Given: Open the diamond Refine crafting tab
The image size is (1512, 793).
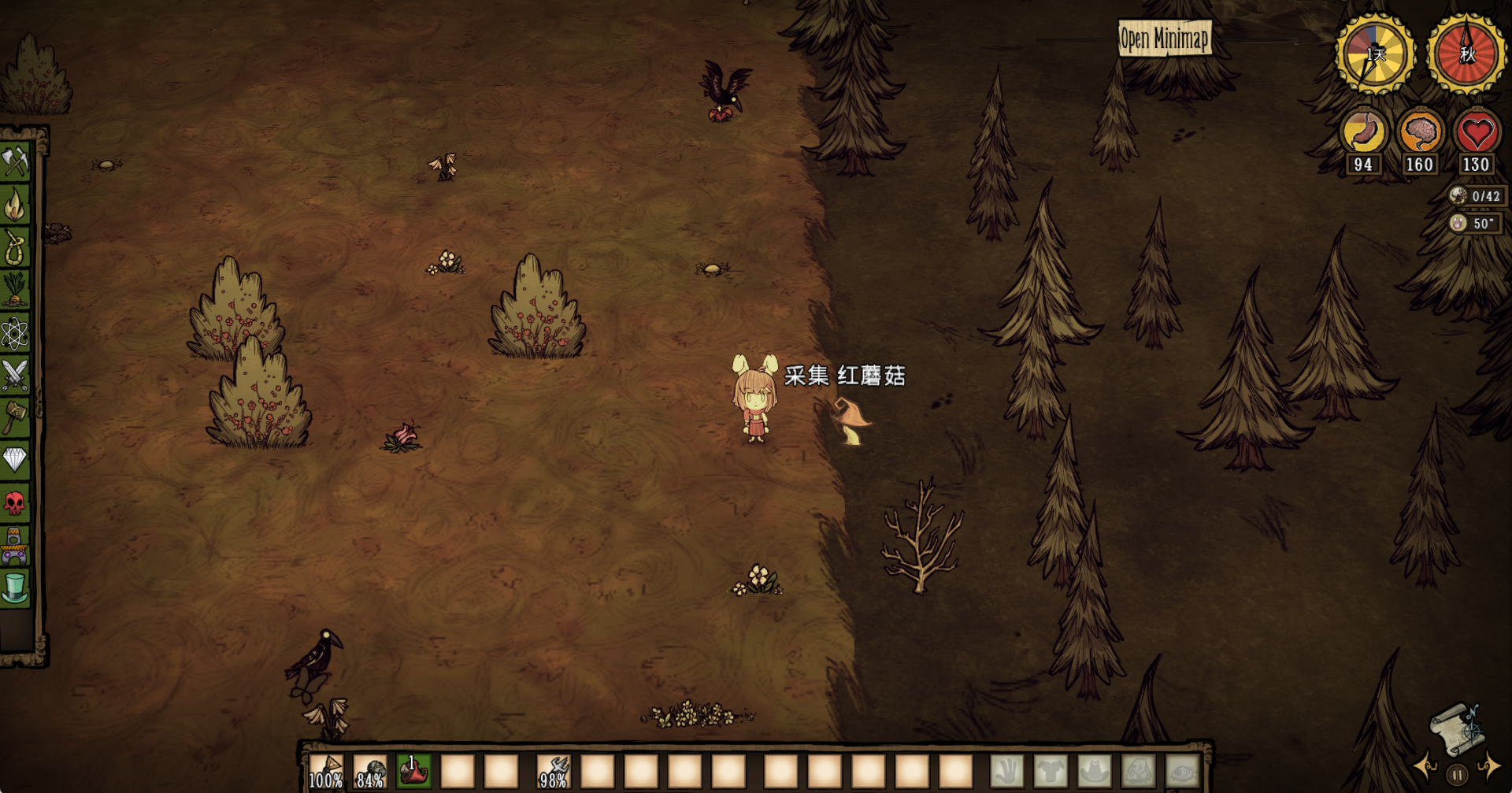Looking at the screenshot, I should tap(15, 459).
